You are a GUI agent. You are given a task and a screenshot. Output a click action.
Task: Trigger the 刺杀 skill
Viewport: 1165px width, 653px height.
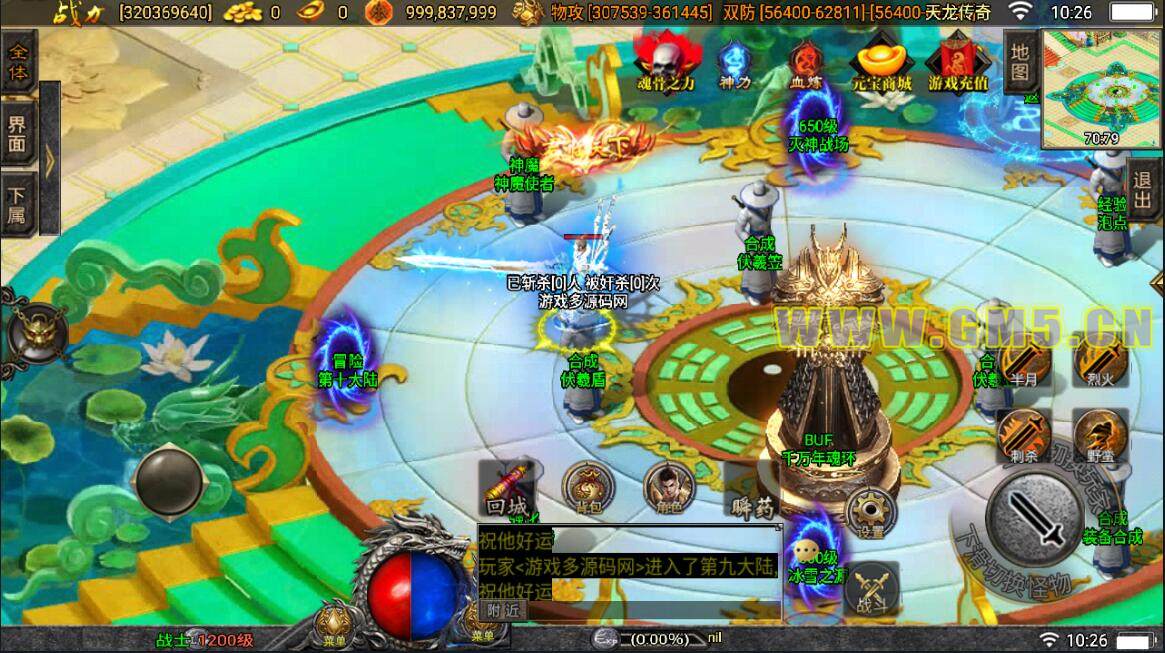coord(1022,436)
